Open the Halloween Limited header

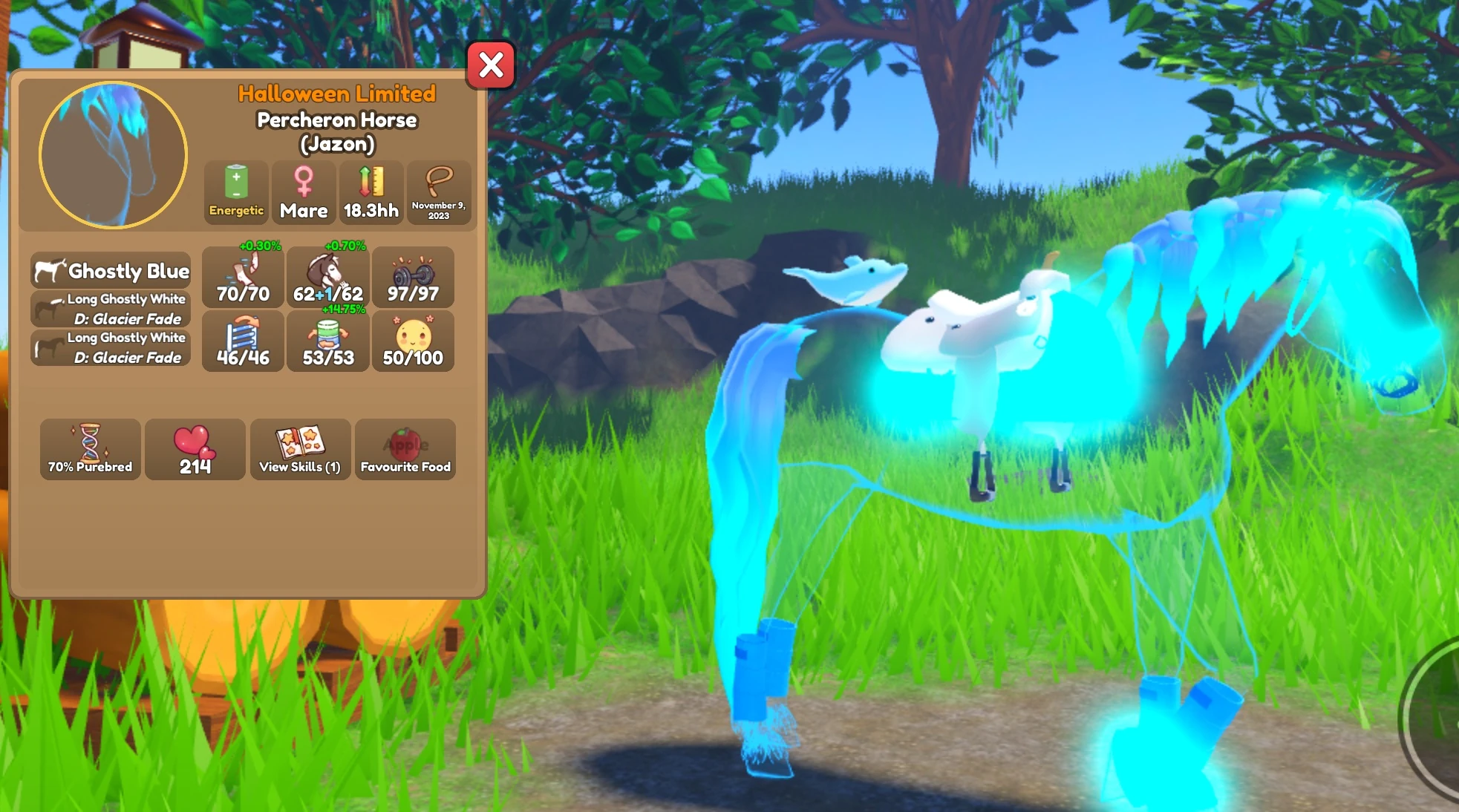(336, 94)
